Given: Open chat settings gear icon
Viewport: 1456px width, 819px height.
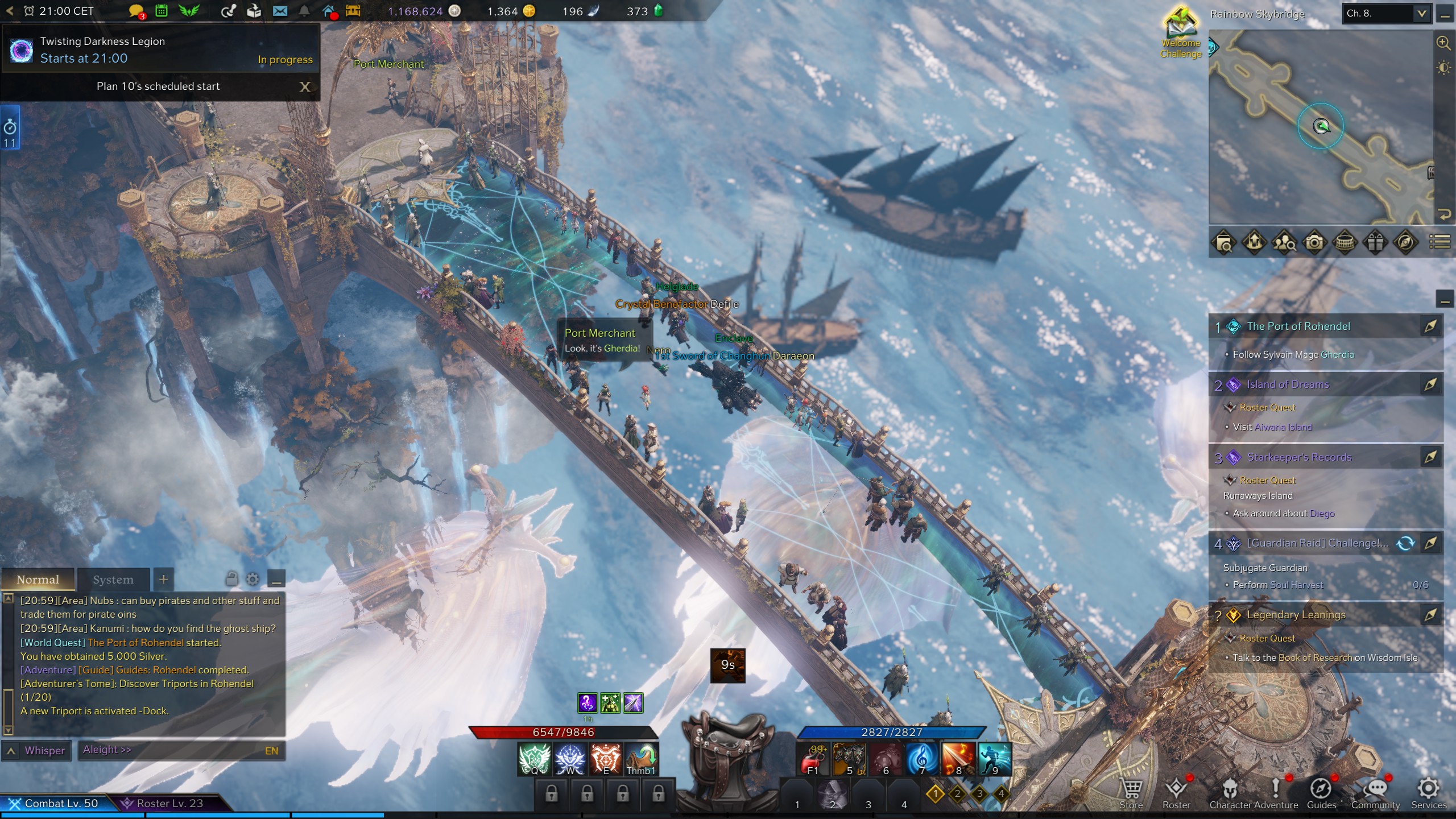Looking at the screenshot, I should 253,580.
